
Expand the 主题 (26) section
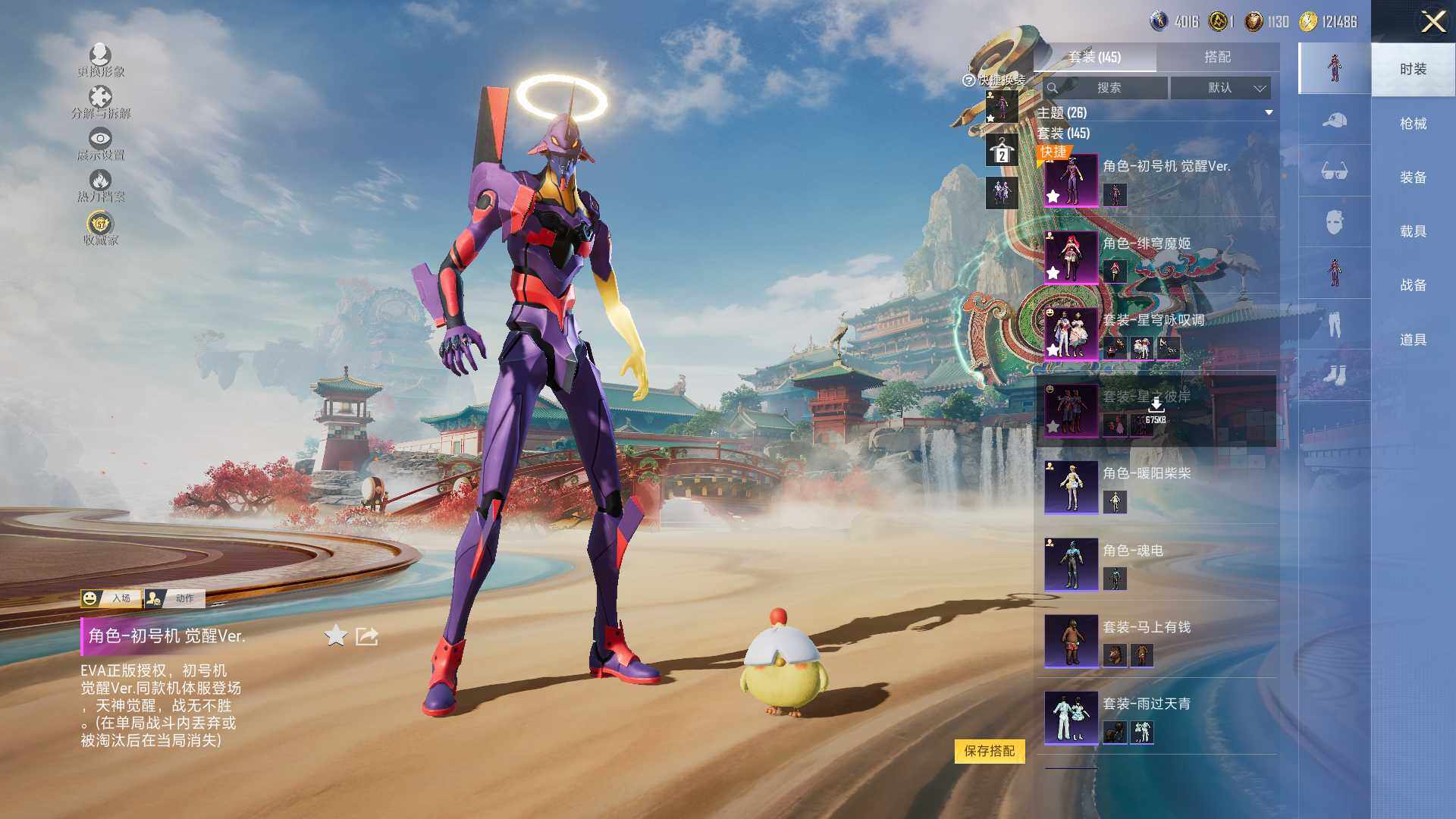[x=1269, y=113]
